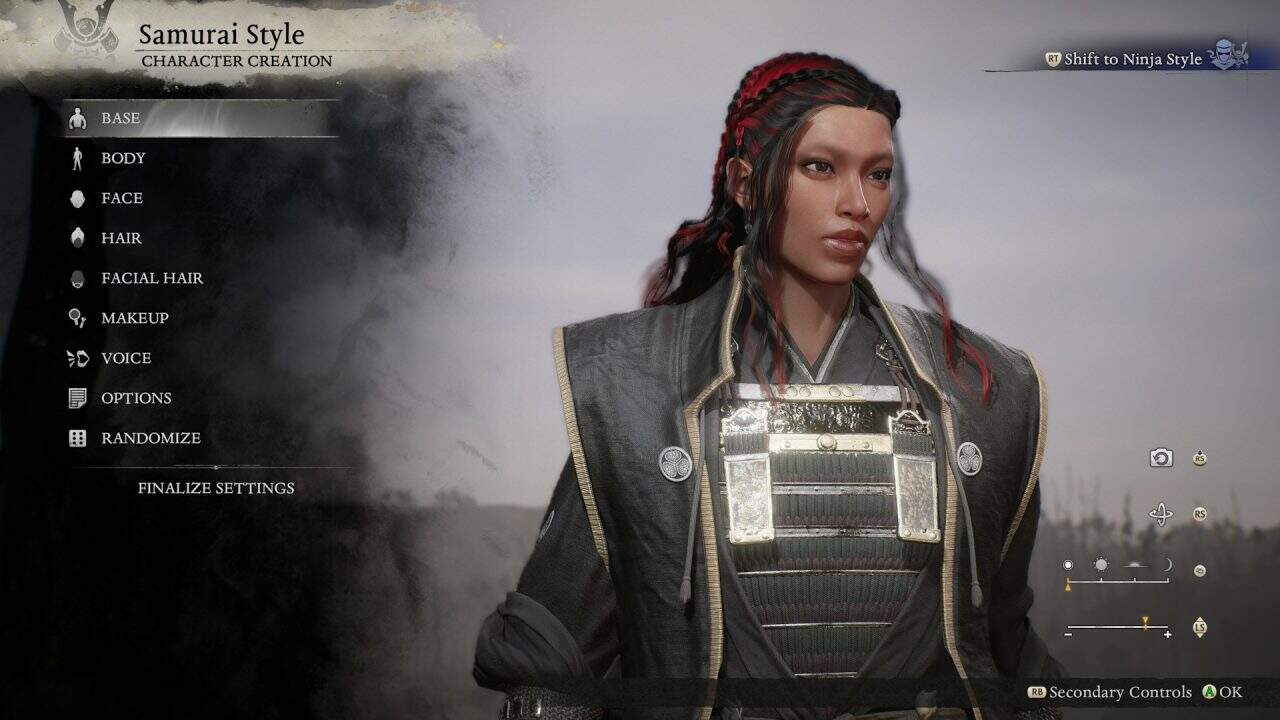This screenshot has height=720, width=1280.
Task: Click the character rotation icon
Action: [1160, 515]
